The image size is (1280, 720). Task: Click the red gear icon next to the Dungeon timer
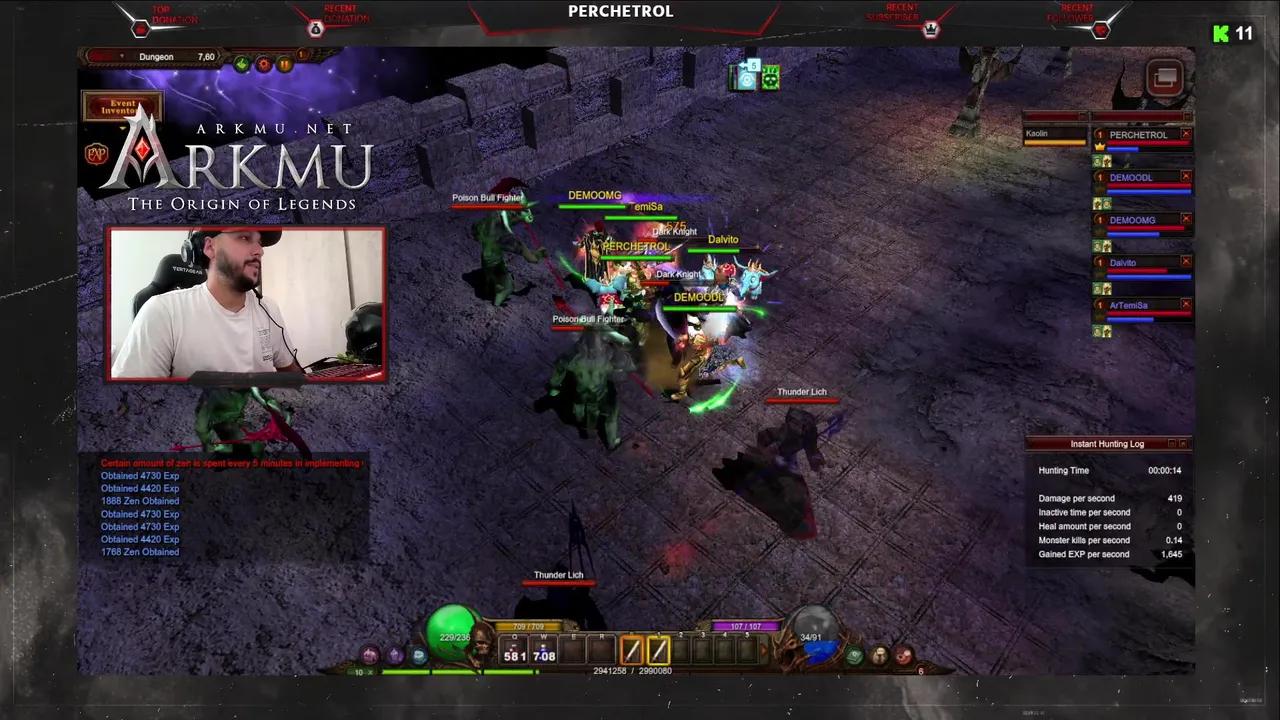263,63
